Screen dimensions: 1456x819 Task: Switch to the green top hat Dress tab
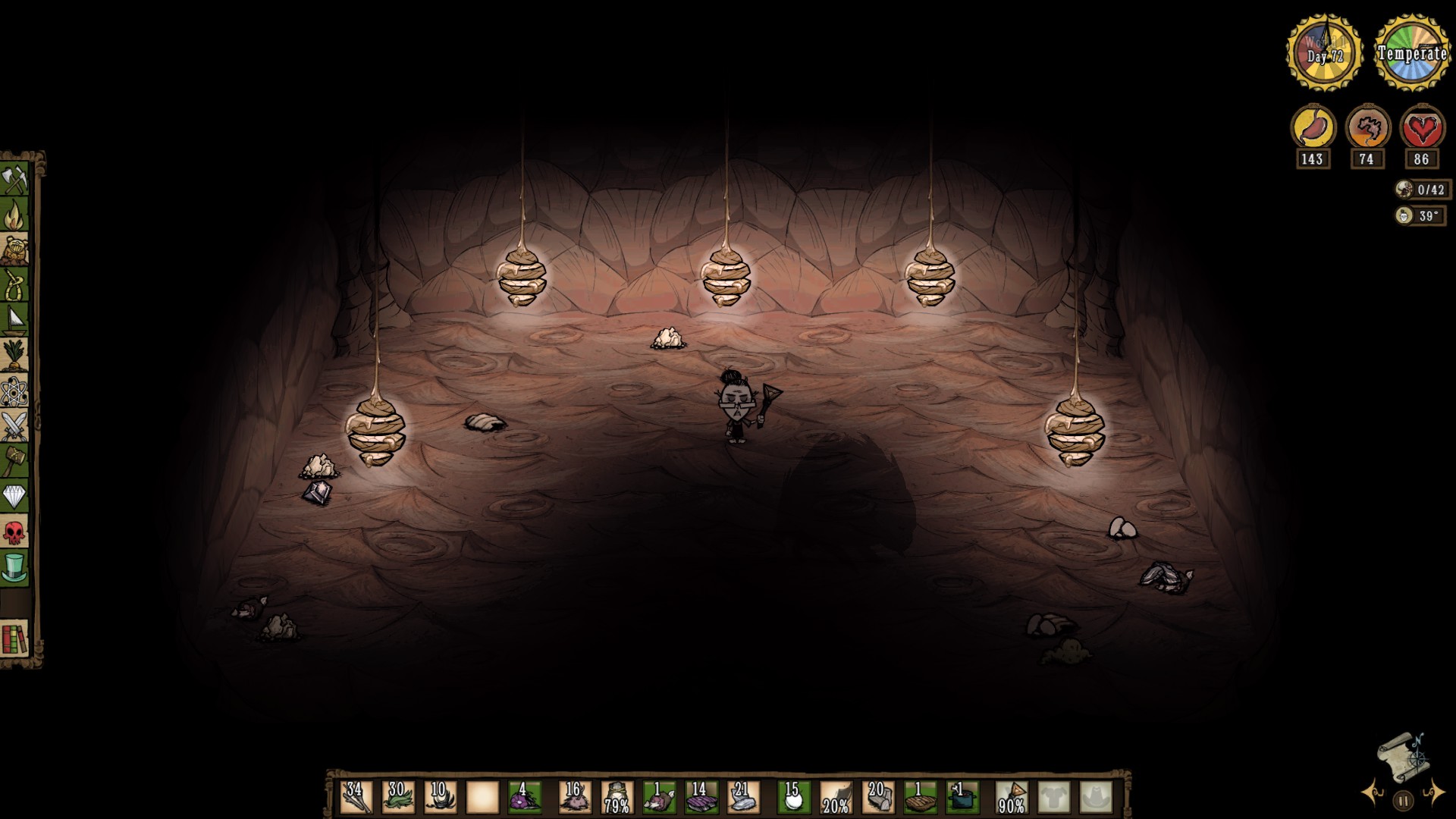[14, 567]
